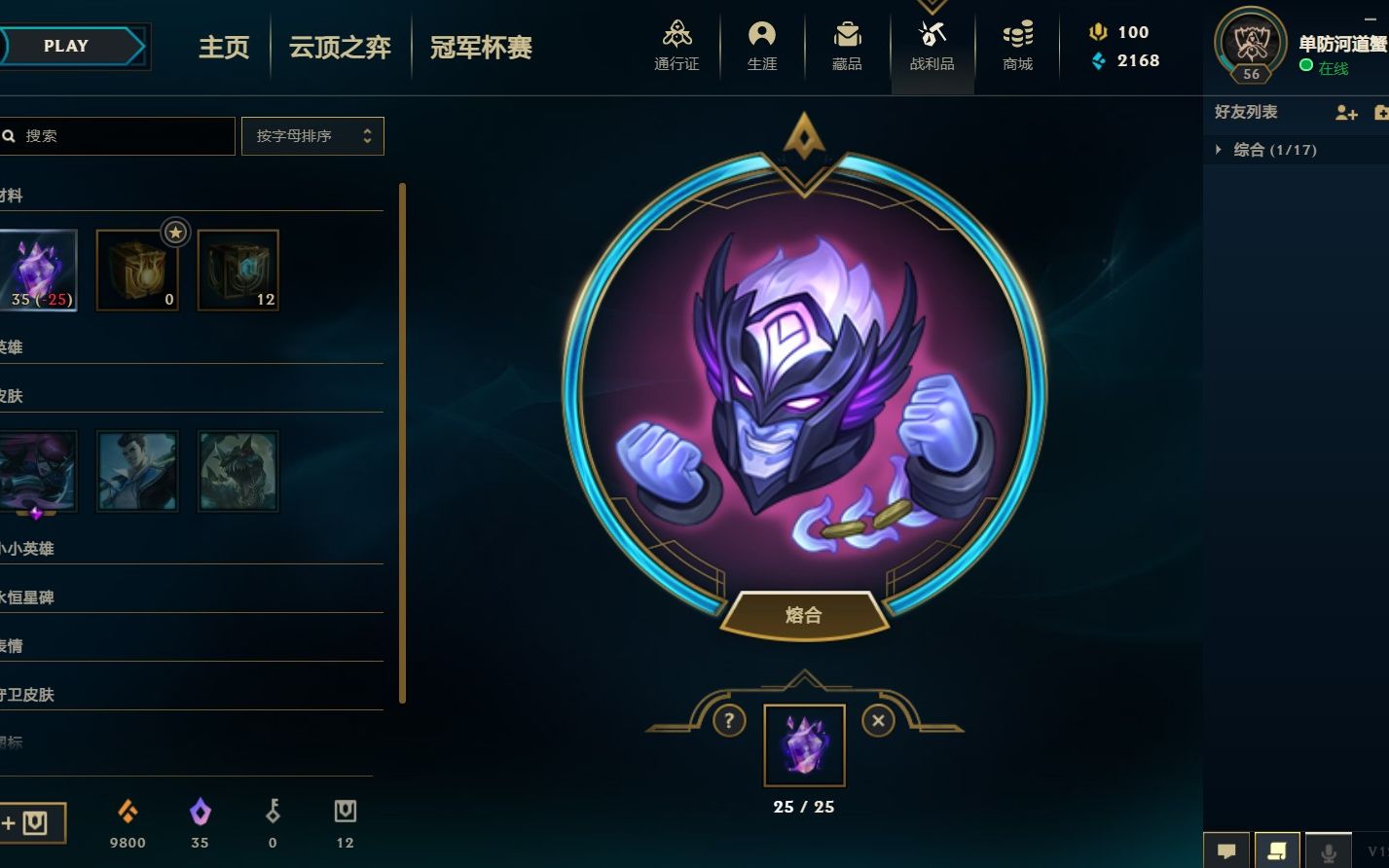This screenshot has width=1389, height=868.
Task: Open the 商城 store
Action: pos(1017,46)
